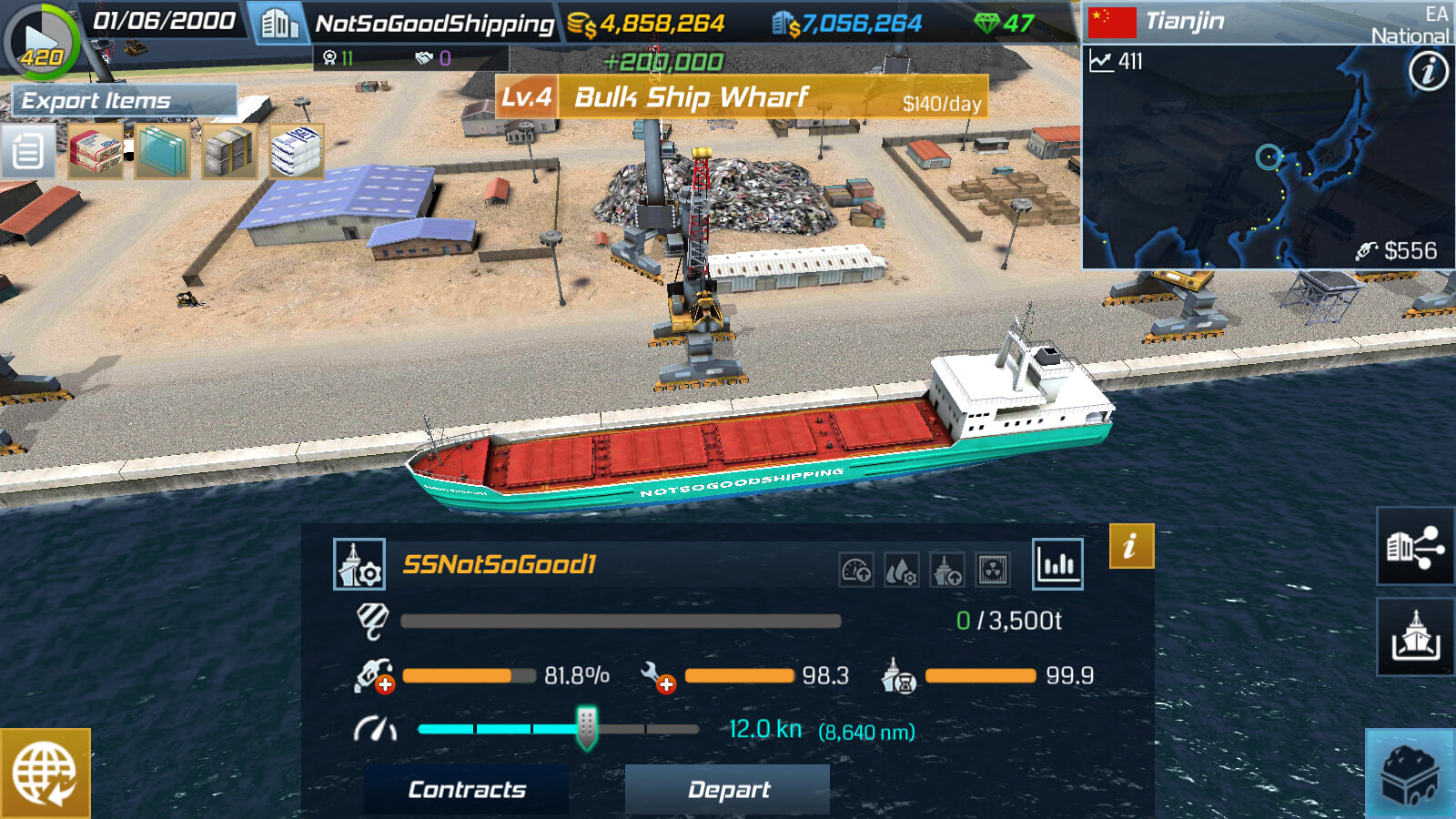
Task: Refuel the ship with fuel pump icon
Action: click(x=374, y=676)
